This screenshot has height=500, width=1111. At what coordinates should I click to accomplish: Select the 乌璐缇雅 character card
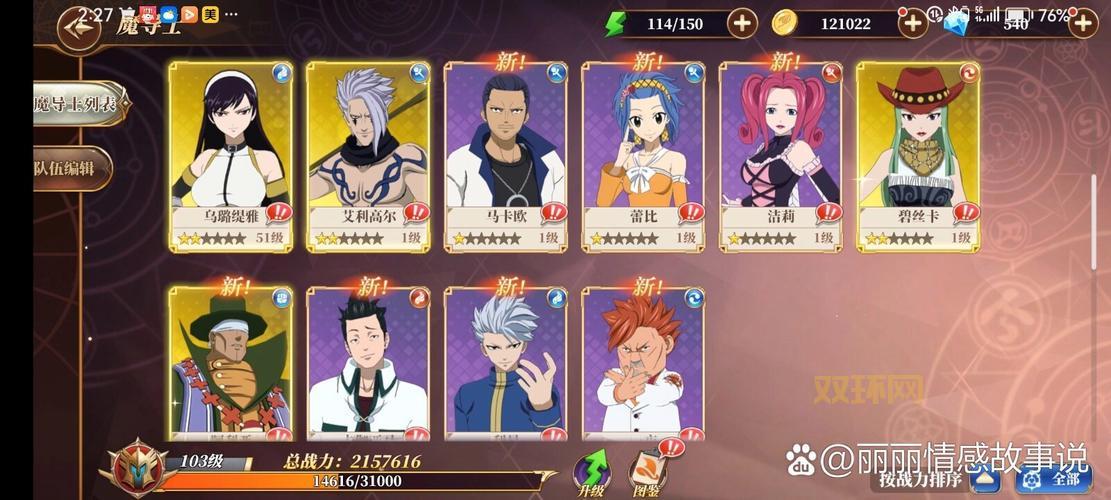point(230,155)
